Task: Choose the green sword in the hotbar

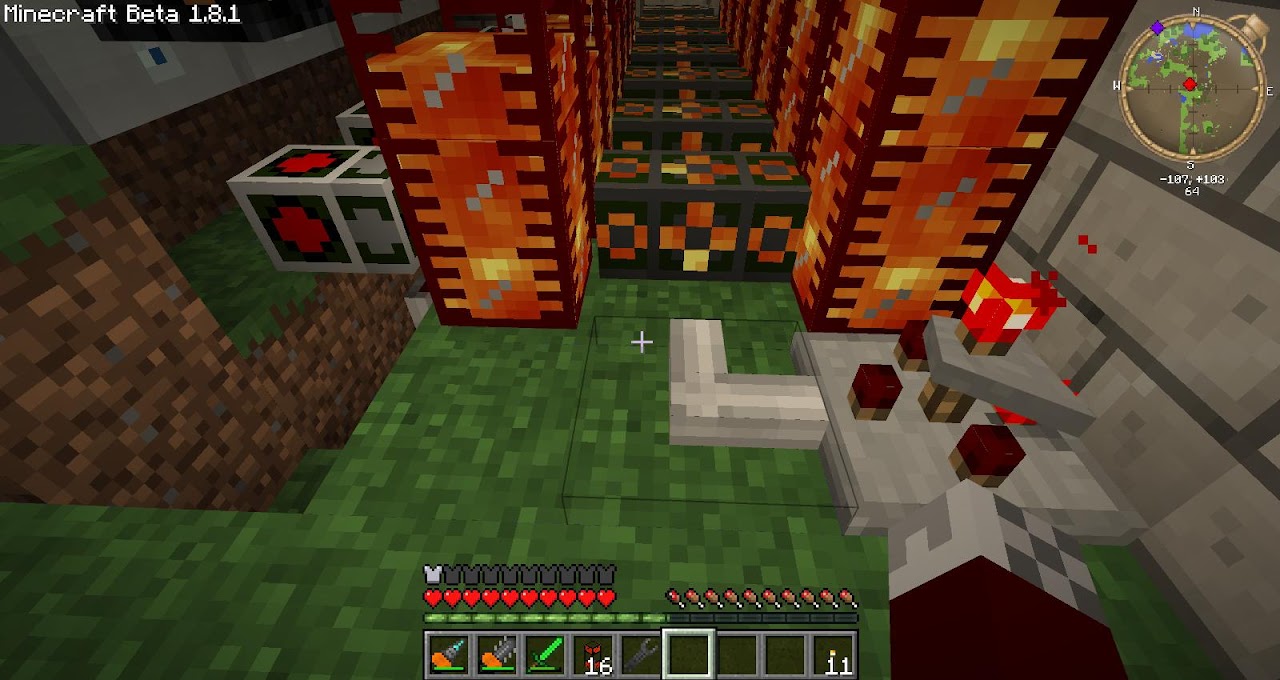Action: pos(545,654)
